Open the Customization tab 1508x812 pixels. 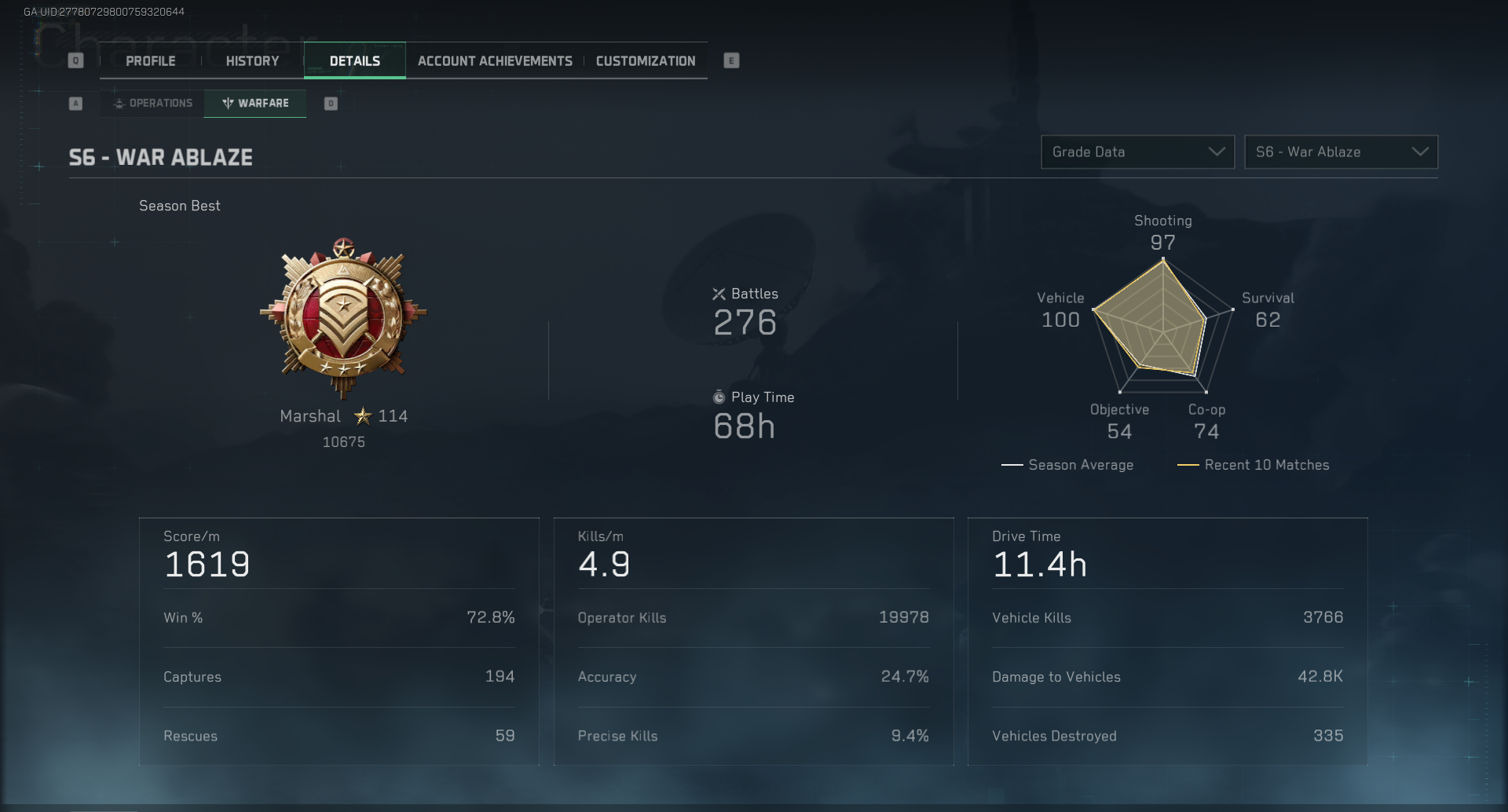click(646, 60)
